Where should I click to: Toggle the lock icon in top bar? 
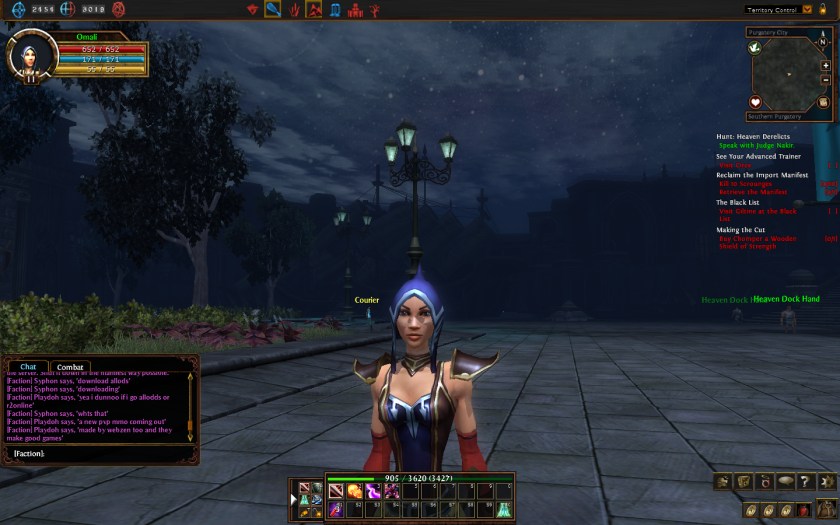point(822,9)
